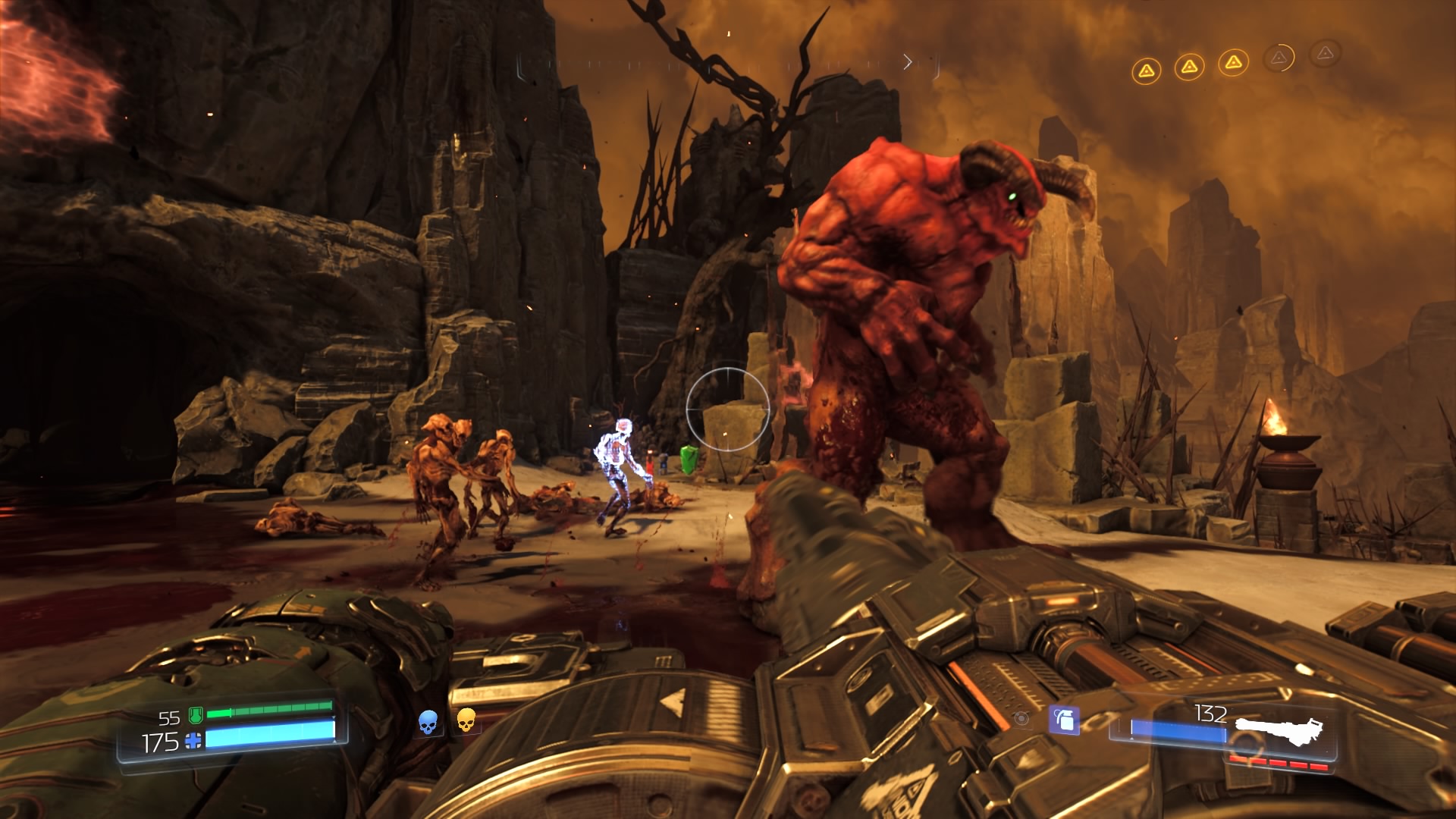The image size is (1456, 819).
Task: Click the yellow skull key icon
Action: pyautogui.click(x=466, y=720)
